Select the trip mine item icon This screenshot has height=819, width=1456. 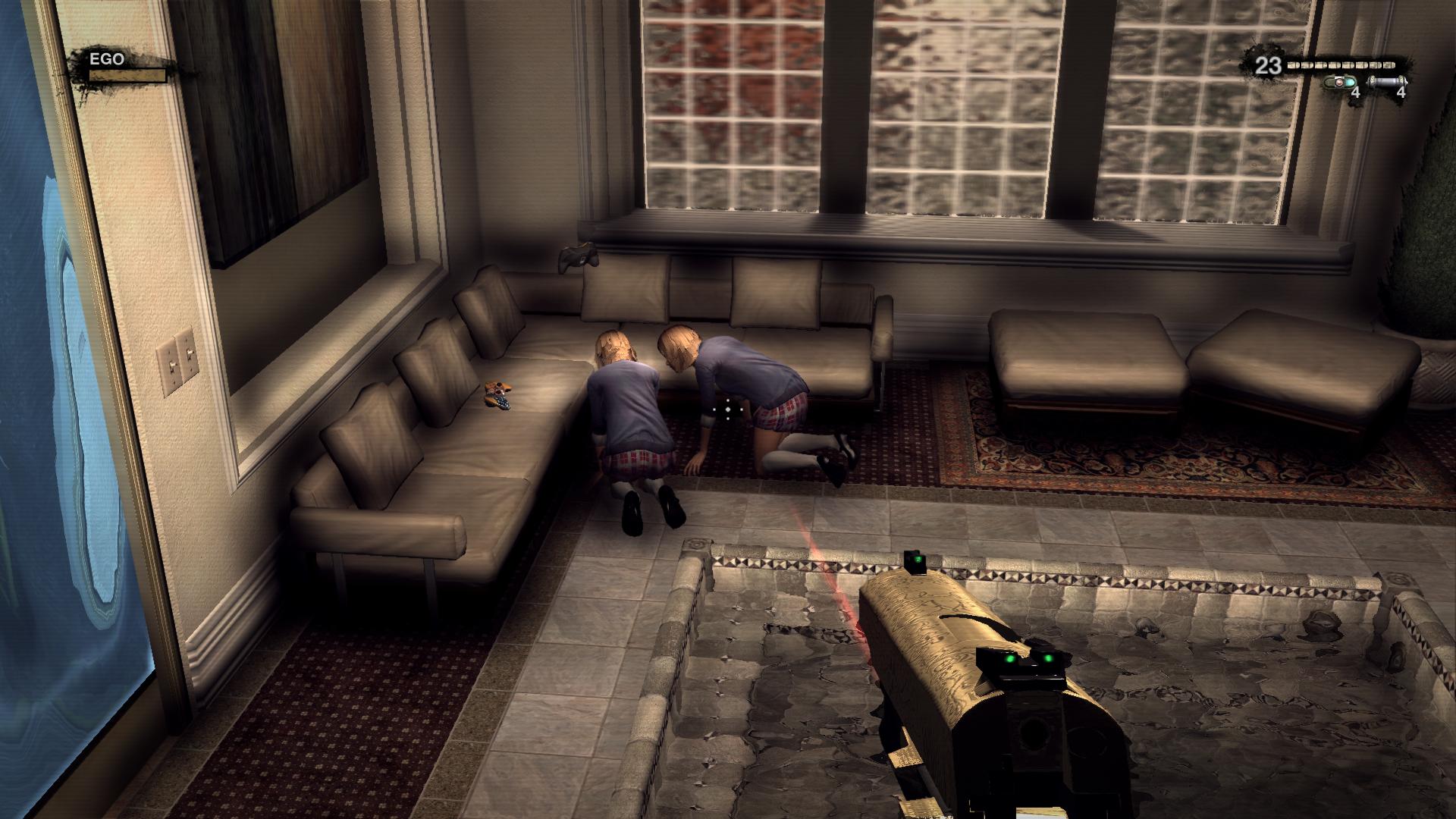pos(1341,83)
